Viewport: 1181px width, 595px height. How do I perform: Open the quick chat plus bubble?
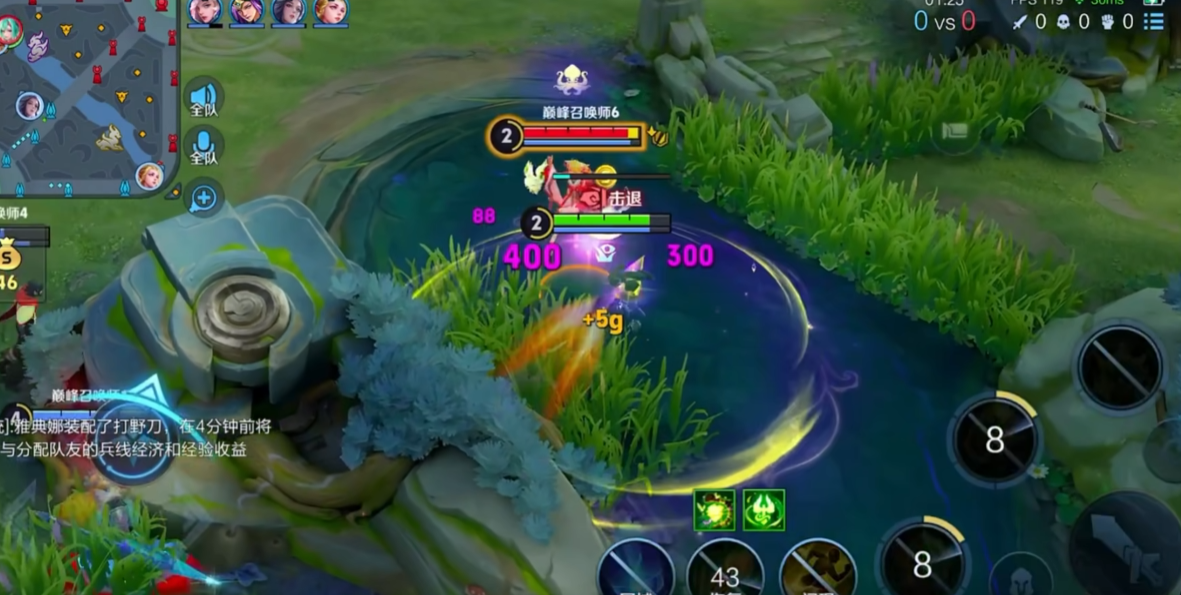coord(203,198)
